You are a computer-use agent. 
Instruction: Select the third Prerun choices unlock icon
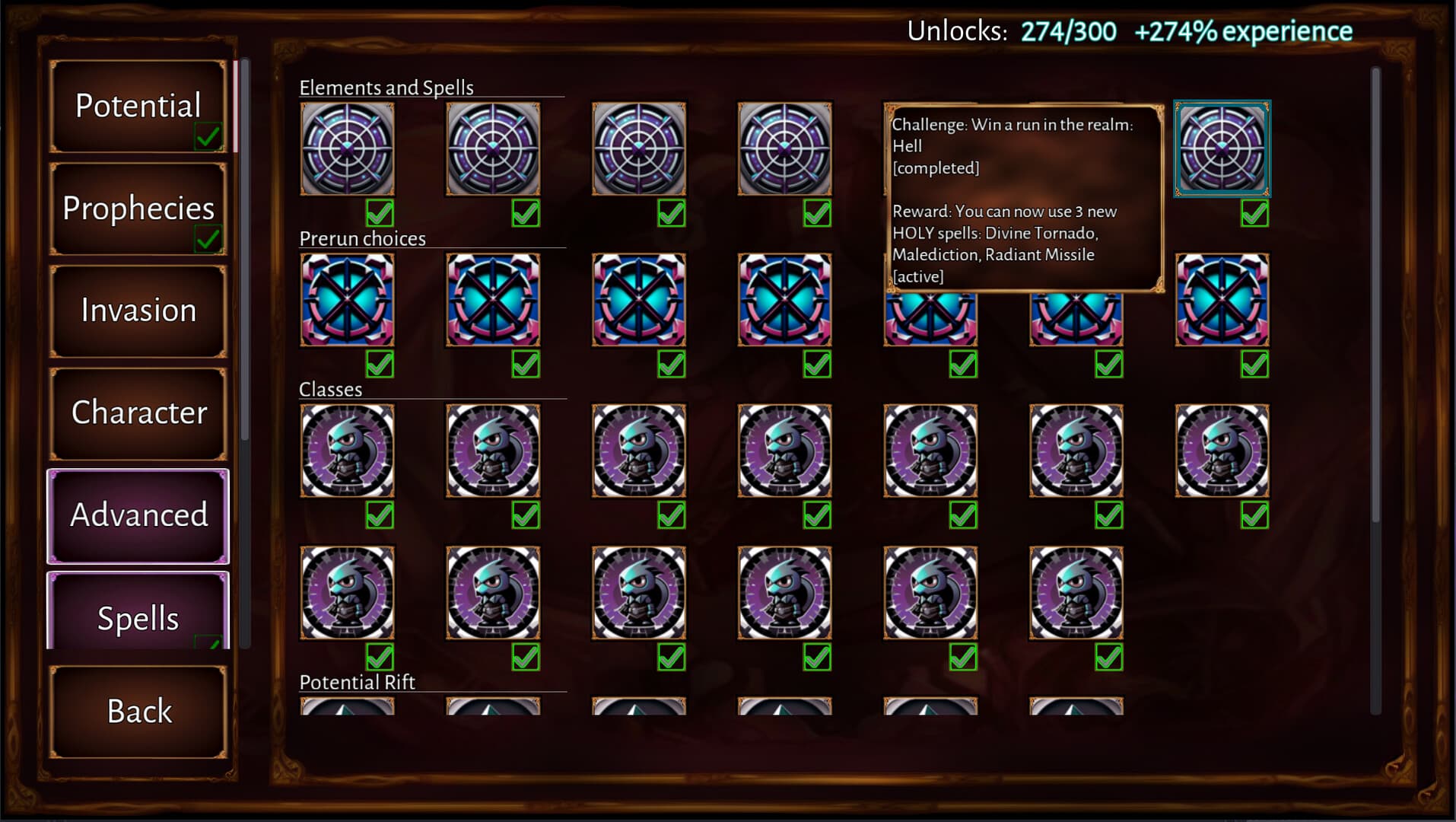(x=639, y=299)
